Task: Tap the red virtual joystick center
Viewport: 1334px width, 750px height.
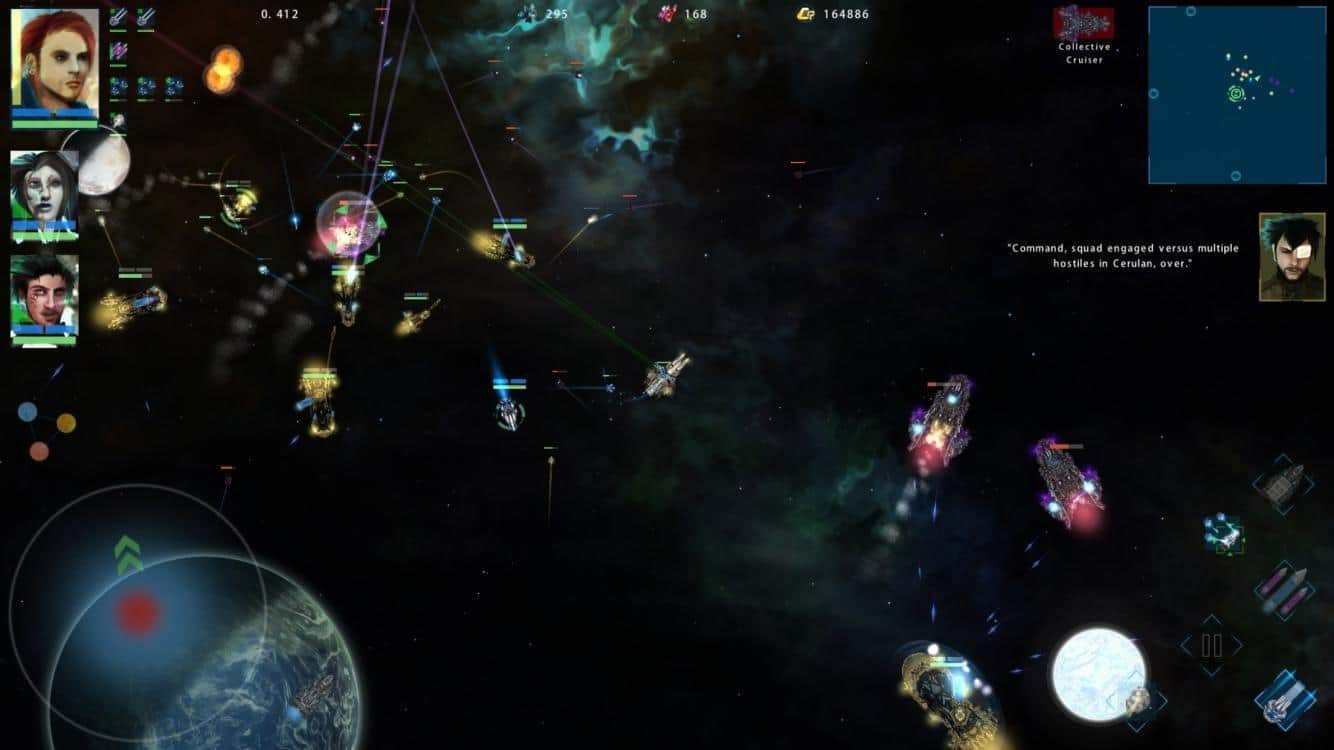Action: click(137, 612)
